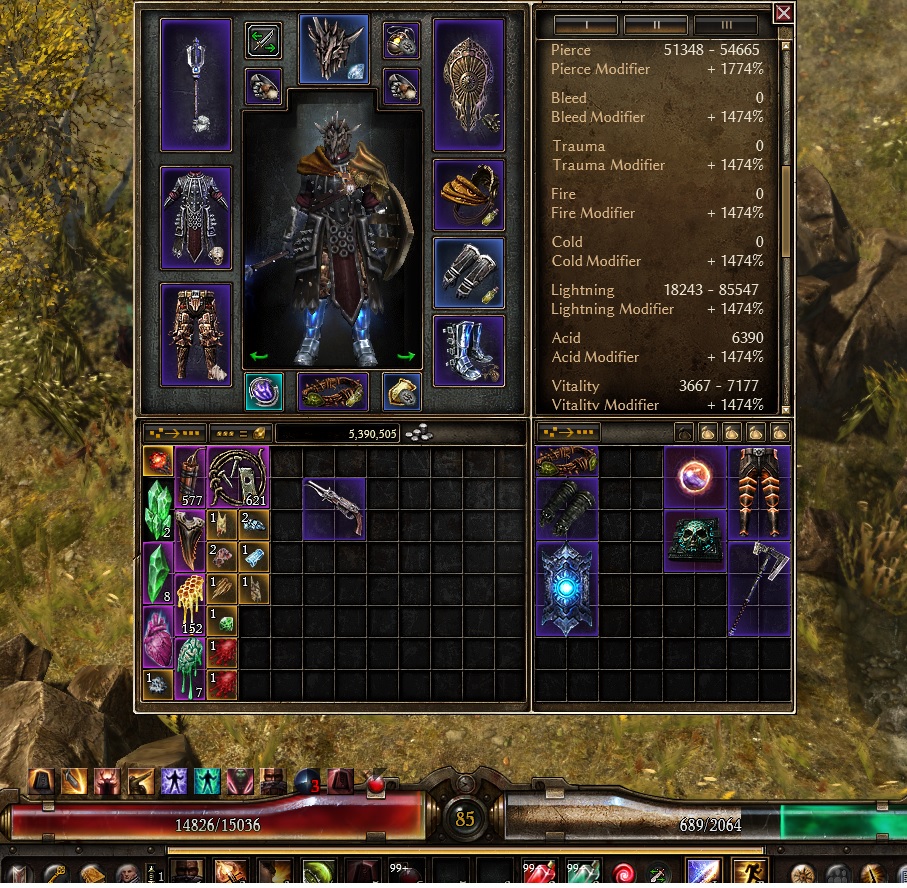Switch to stats tab II

(655, 24)
